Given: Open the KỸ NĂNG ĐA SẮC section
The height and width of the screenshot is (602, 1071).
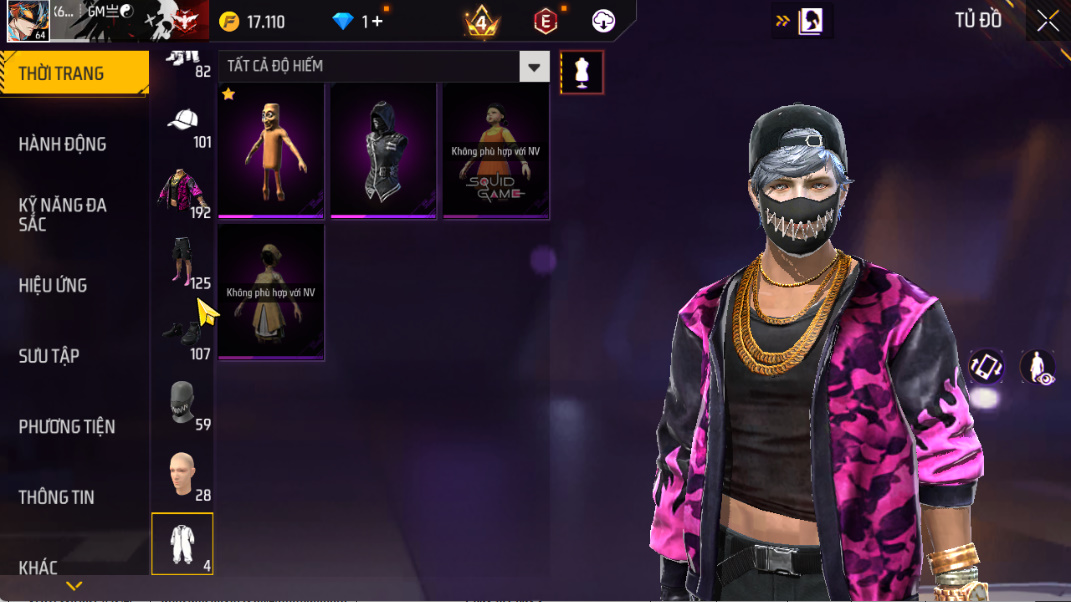Looking at the screenshot, I should (62, 214).
